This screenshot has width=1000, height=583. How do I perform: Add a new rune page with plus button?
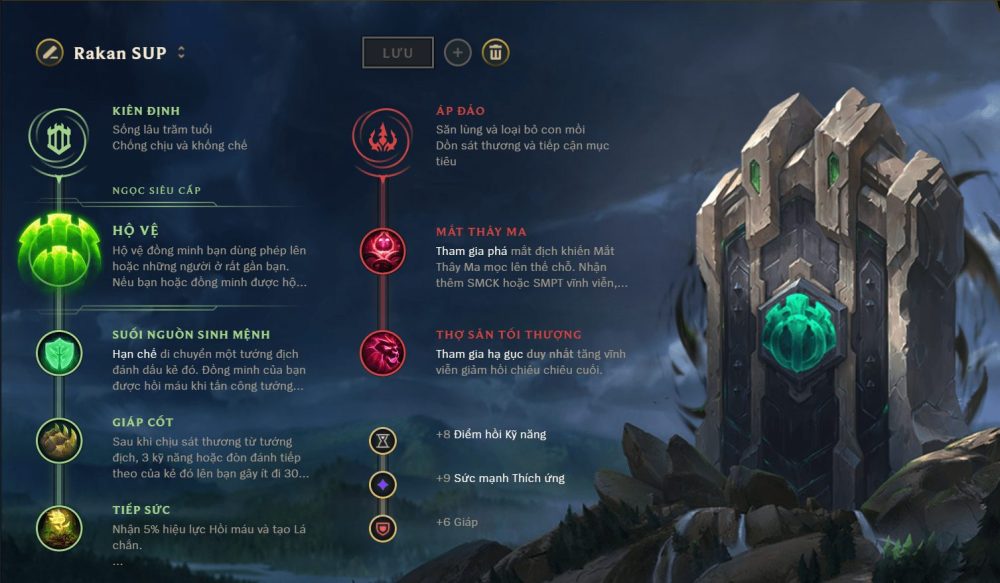458,53
